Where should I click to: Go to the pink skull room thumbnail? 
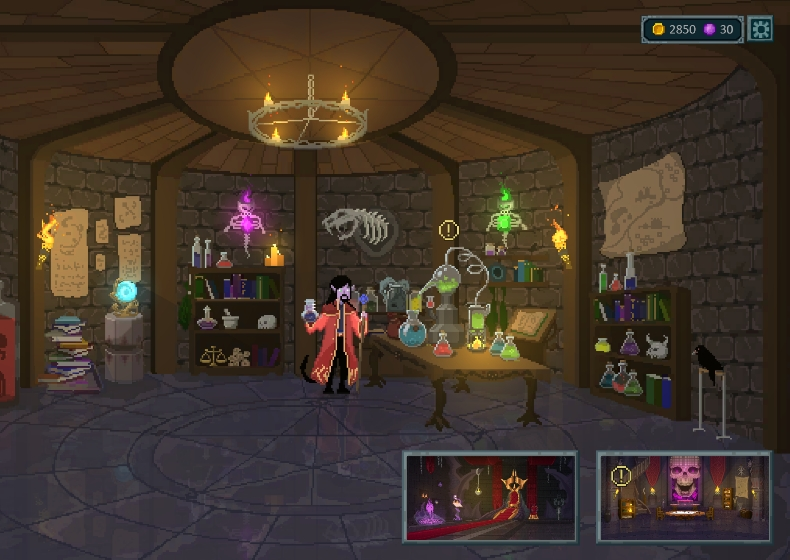point(684,496)
